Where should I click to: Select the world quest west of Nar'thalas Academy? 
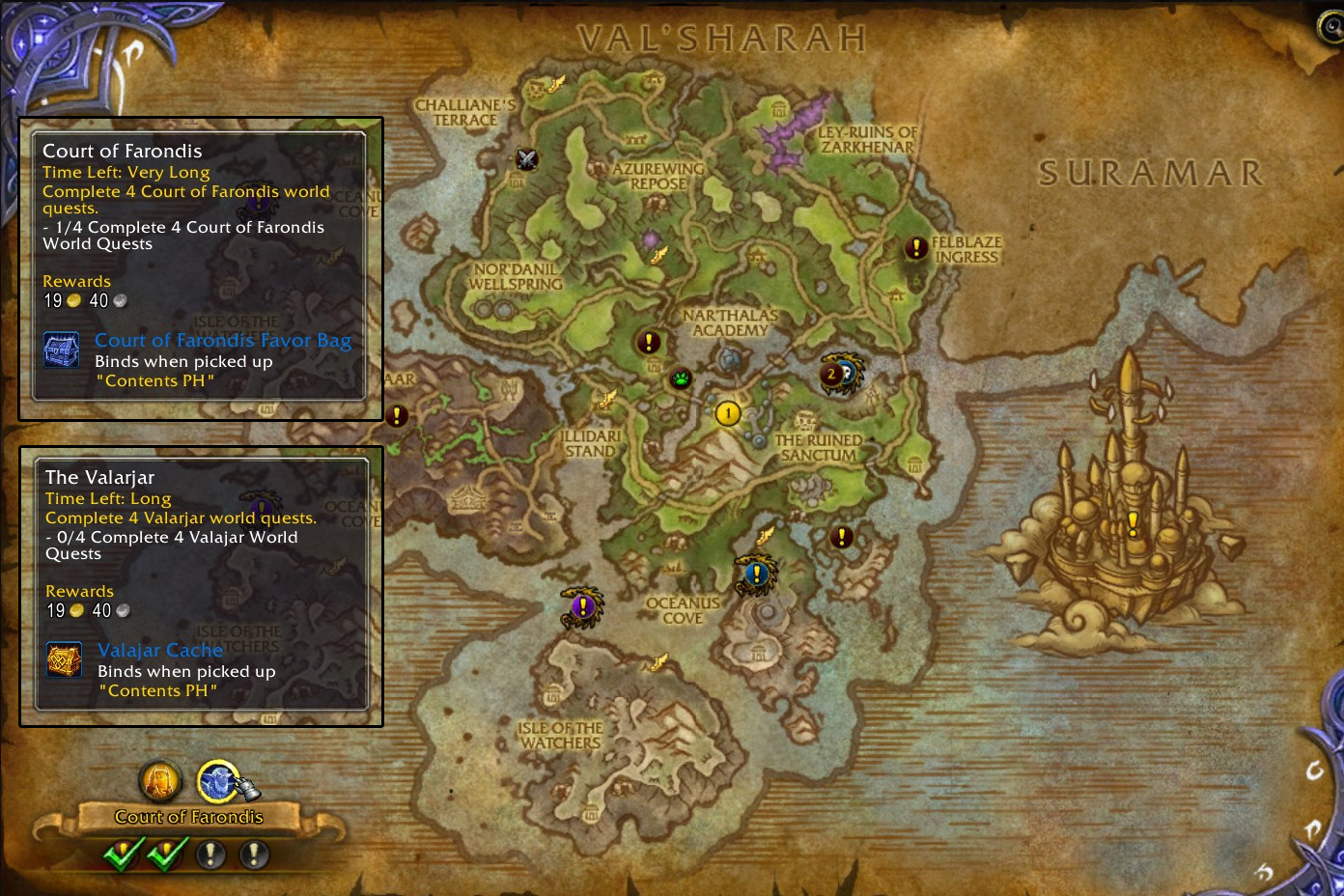coord(649,342)
